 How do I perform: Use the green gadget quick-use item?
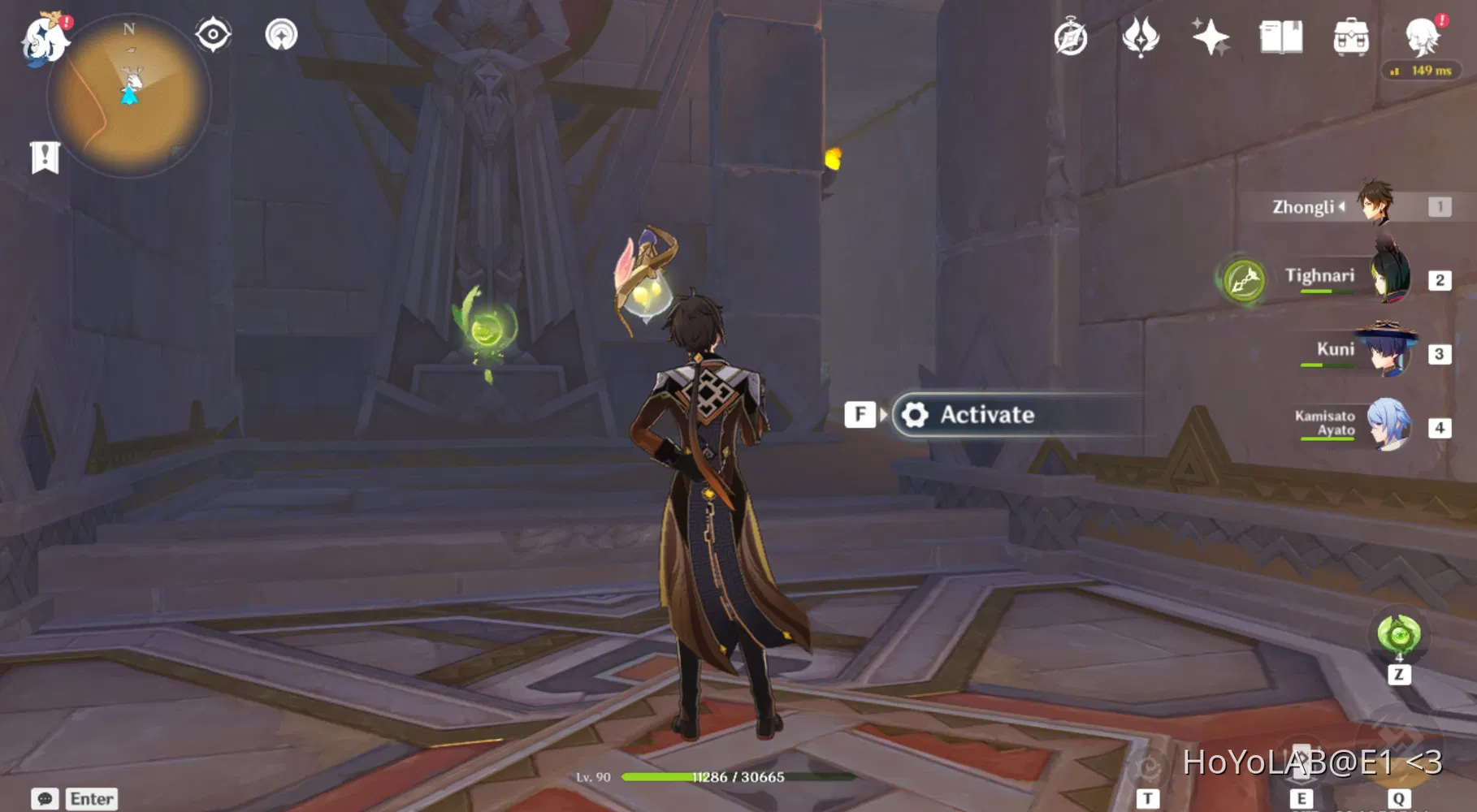(x=1398, y=634)
